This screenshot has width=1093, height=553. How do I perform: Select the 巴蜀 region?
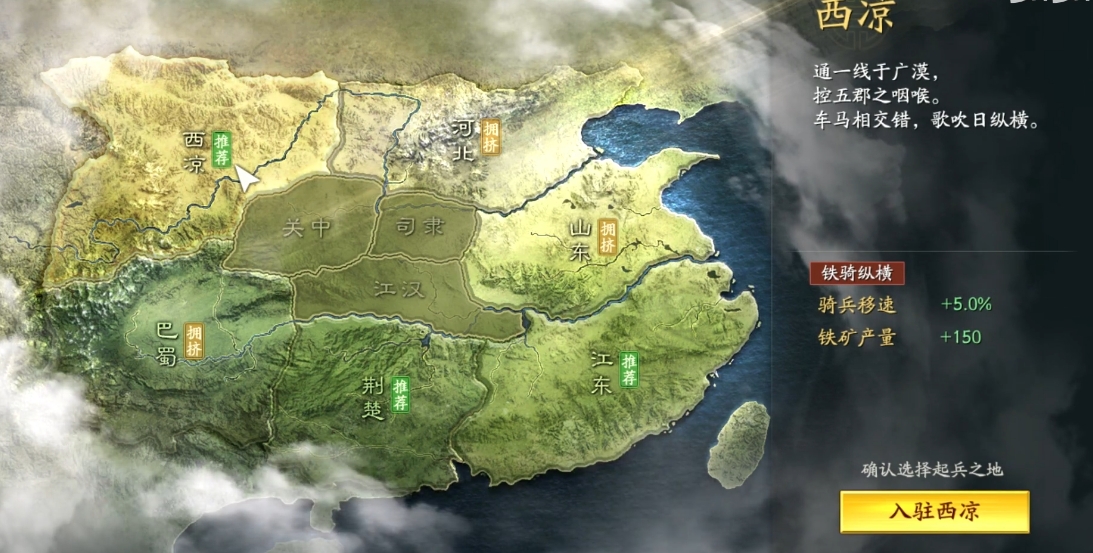[x=166, y=342]
